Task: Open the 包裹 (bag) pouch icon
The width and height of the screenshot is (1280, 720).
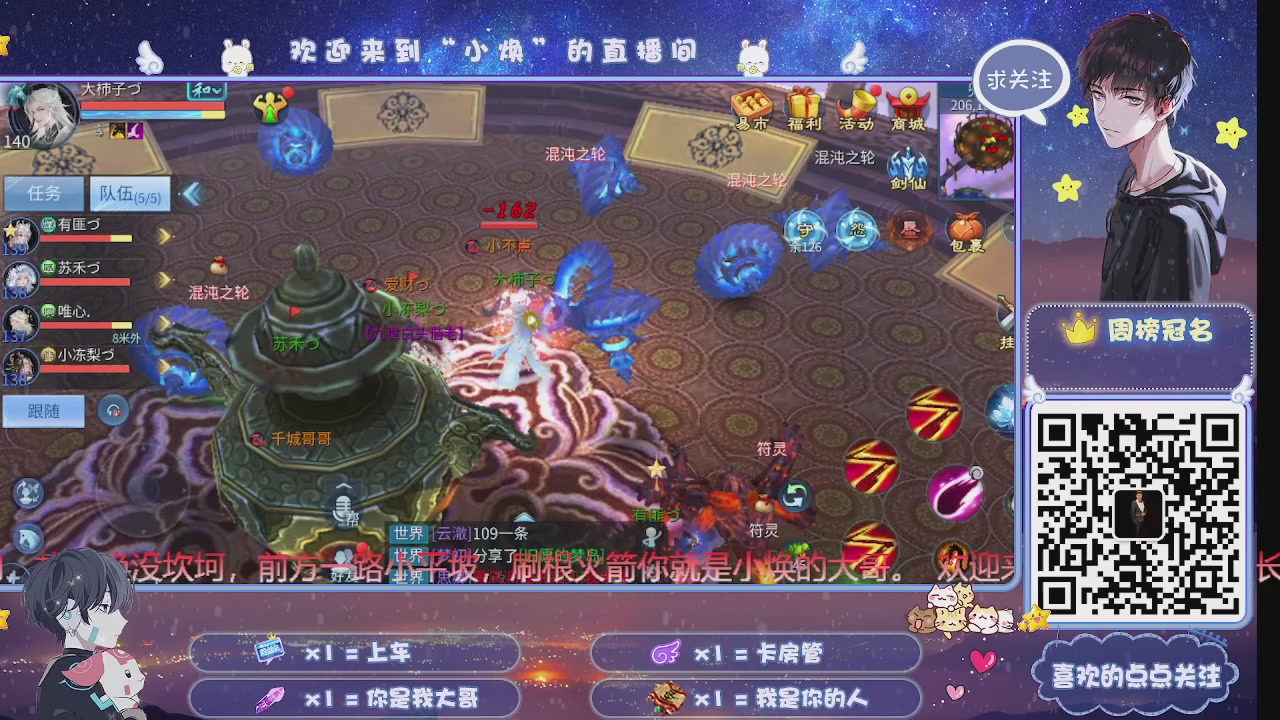Action: click(967, 229)
